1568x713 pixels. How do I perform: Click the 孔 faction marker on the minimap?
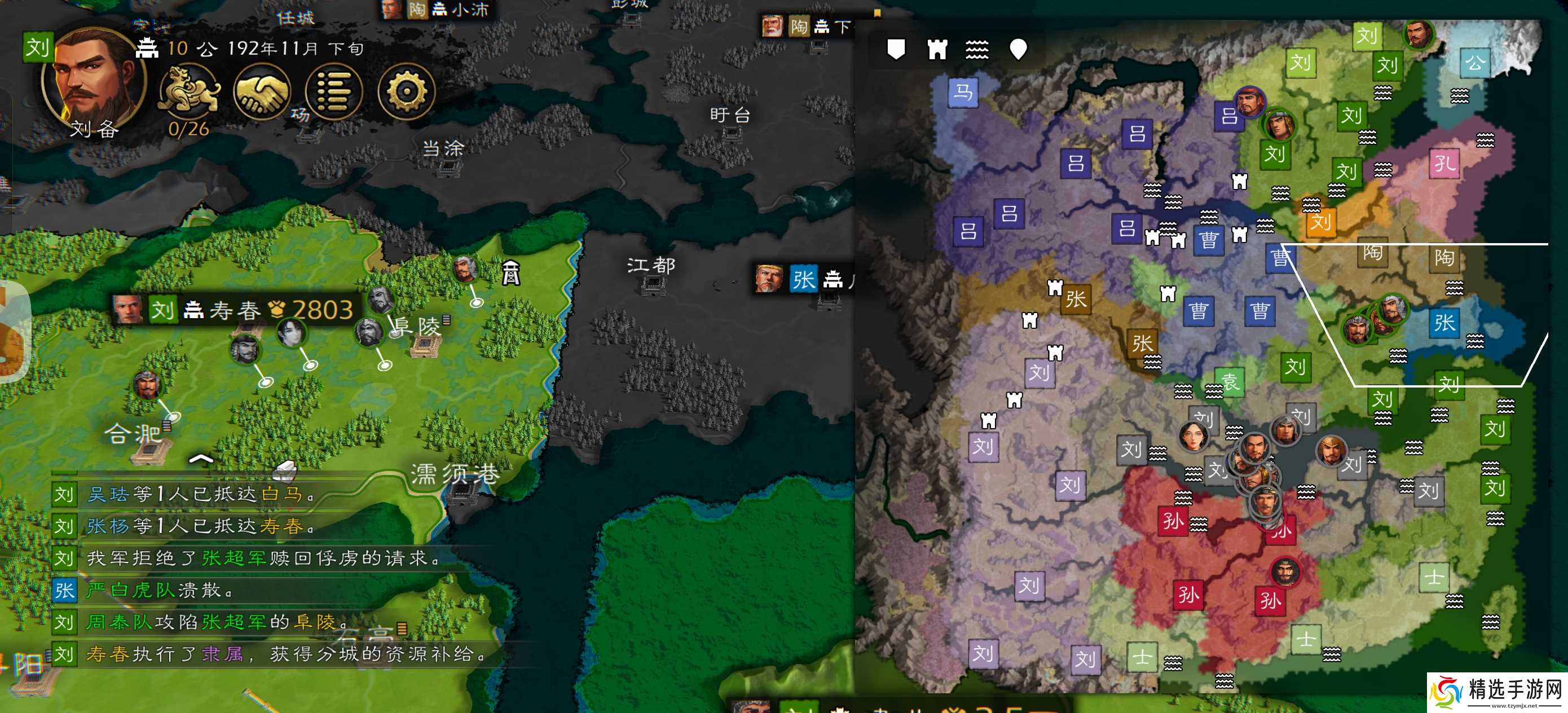pos(1444,162)
